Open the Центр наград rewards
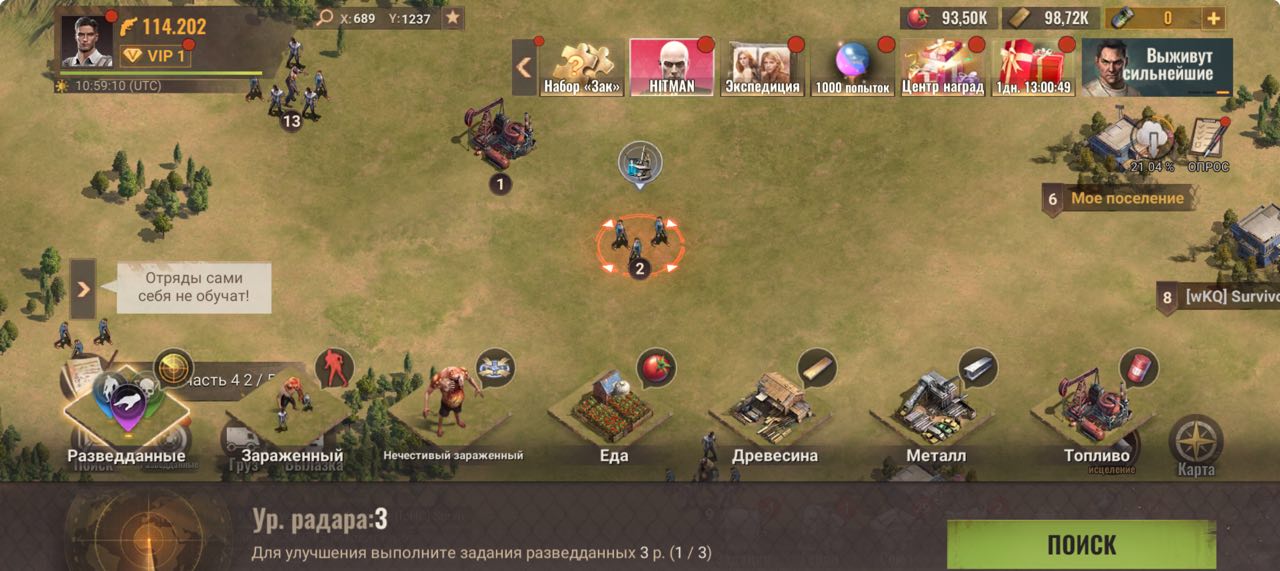Image resolution: width=1280 pixels, height=571 pixels. (942, 67)
